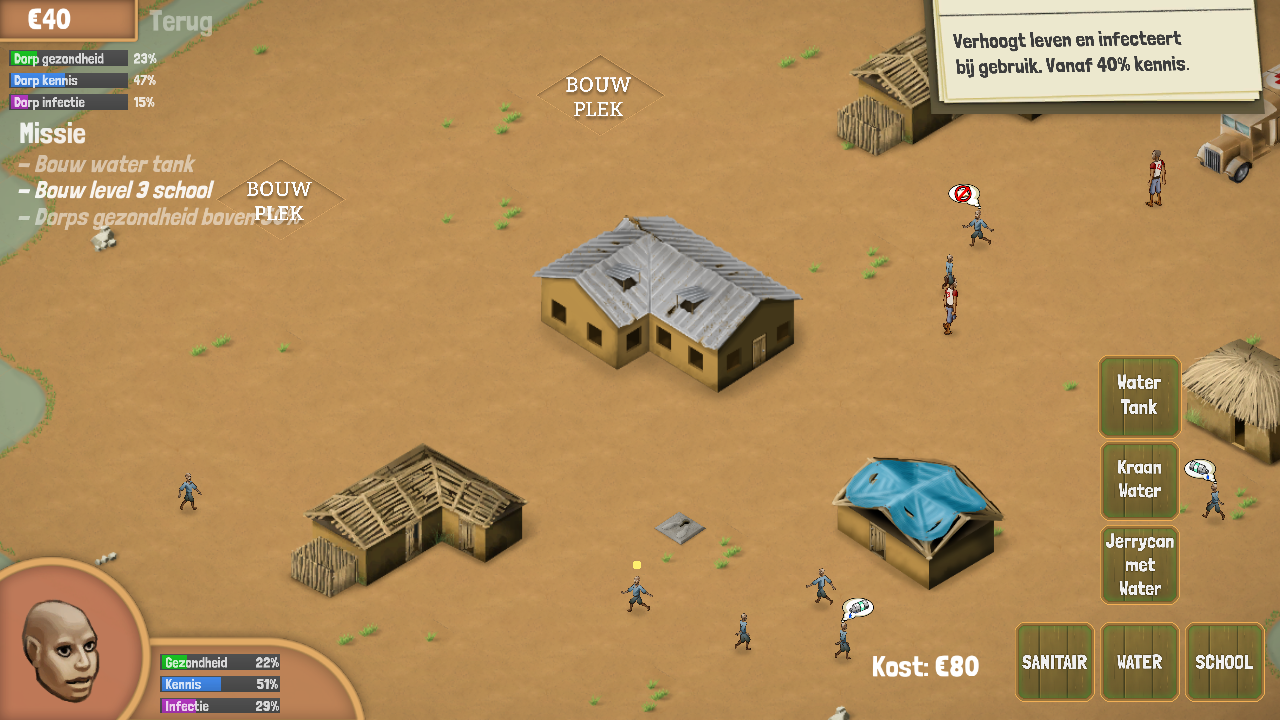
Task: Pick Jerrycan met Water option
Action: 1139,565
